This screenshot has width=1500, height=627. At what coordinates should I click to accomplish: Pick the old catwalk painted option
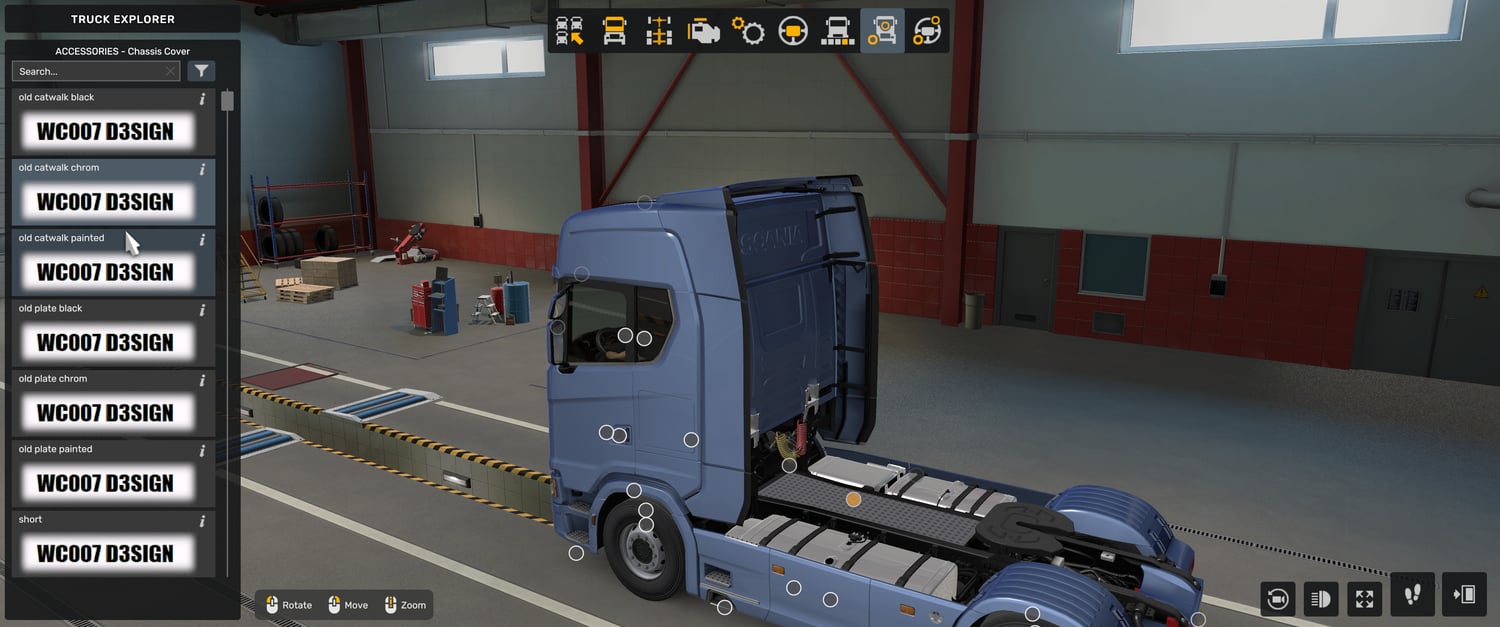coord(106,272)
